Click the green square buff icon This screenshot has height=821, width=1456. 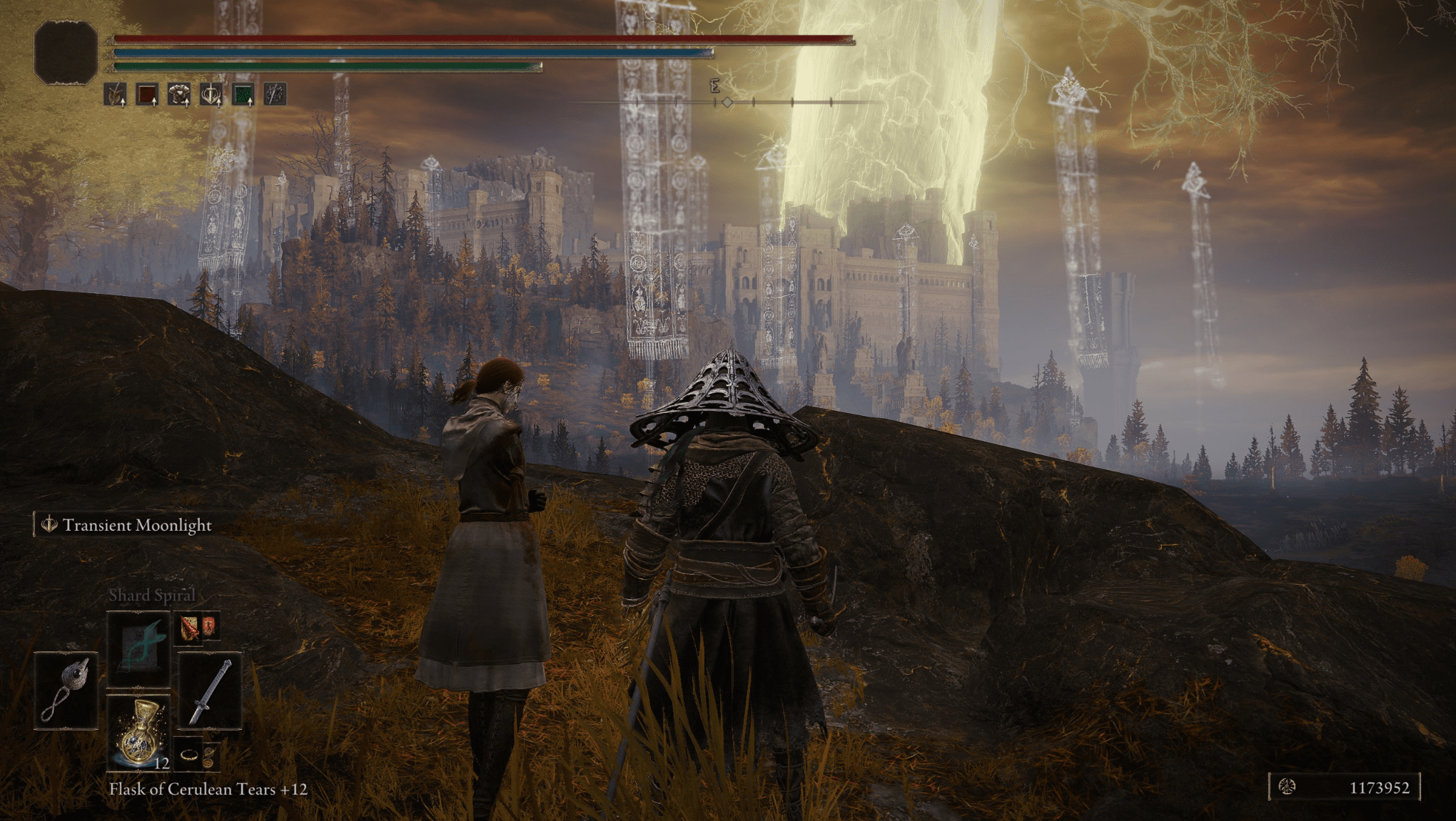click(x=243, y=94)
